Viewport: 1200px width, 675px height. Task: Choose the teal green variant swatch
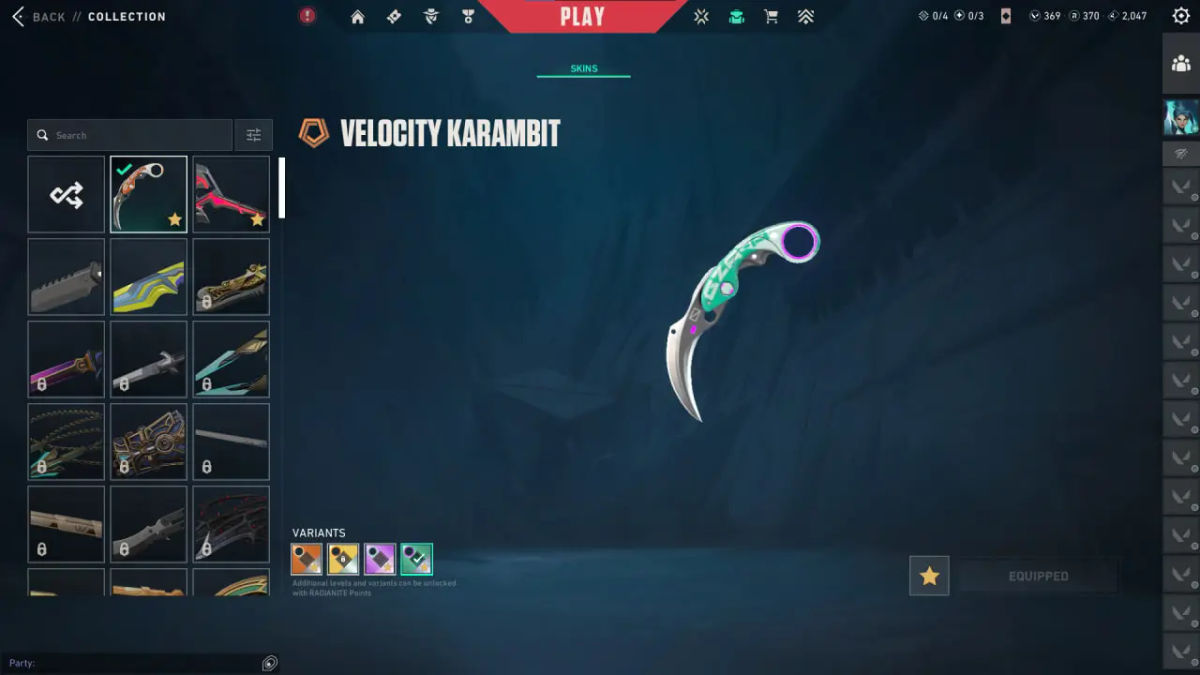tap(416, 559)
